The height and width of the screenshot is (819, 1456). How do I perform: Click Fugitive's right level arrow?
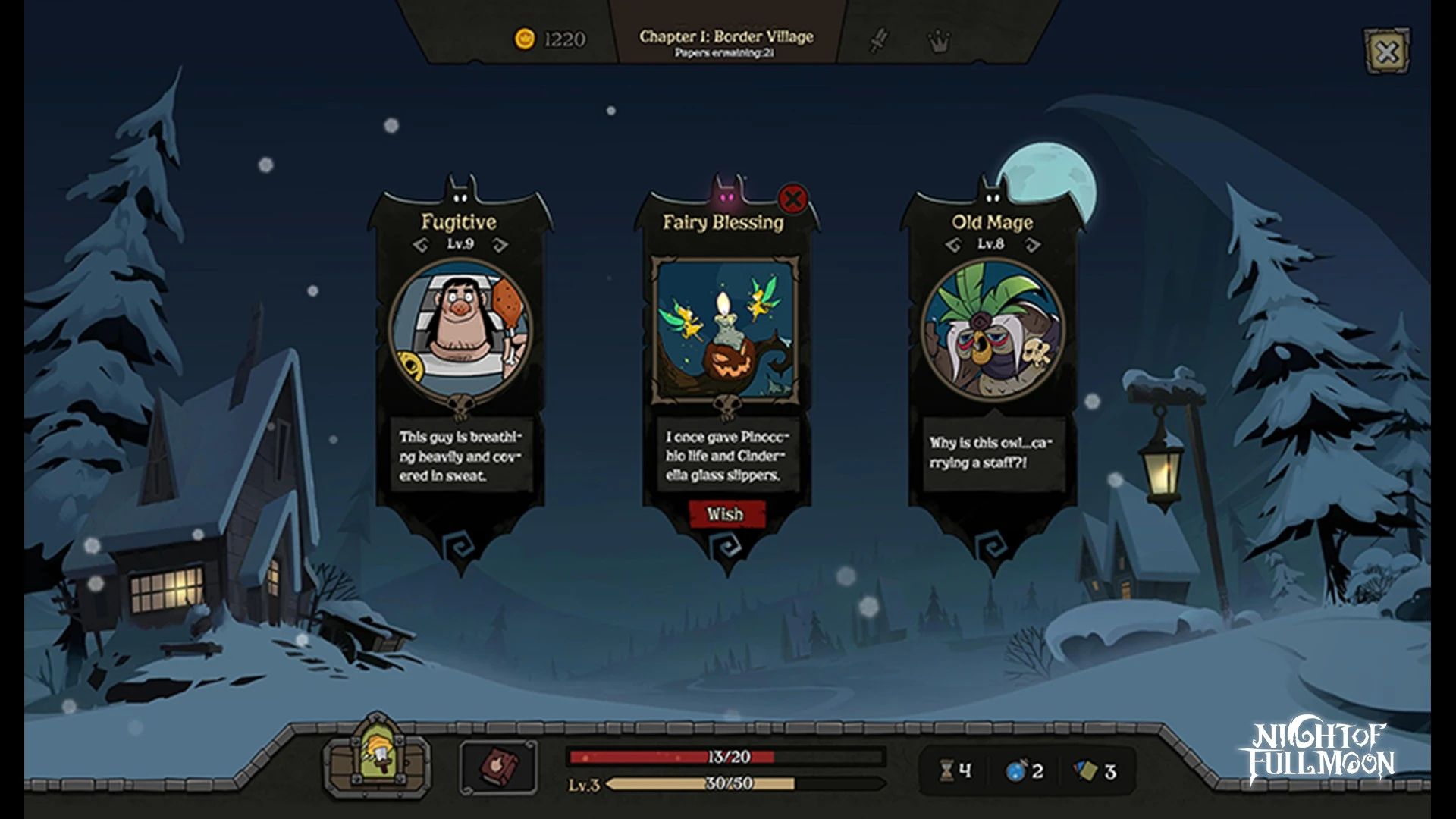(x=500, y=244)
